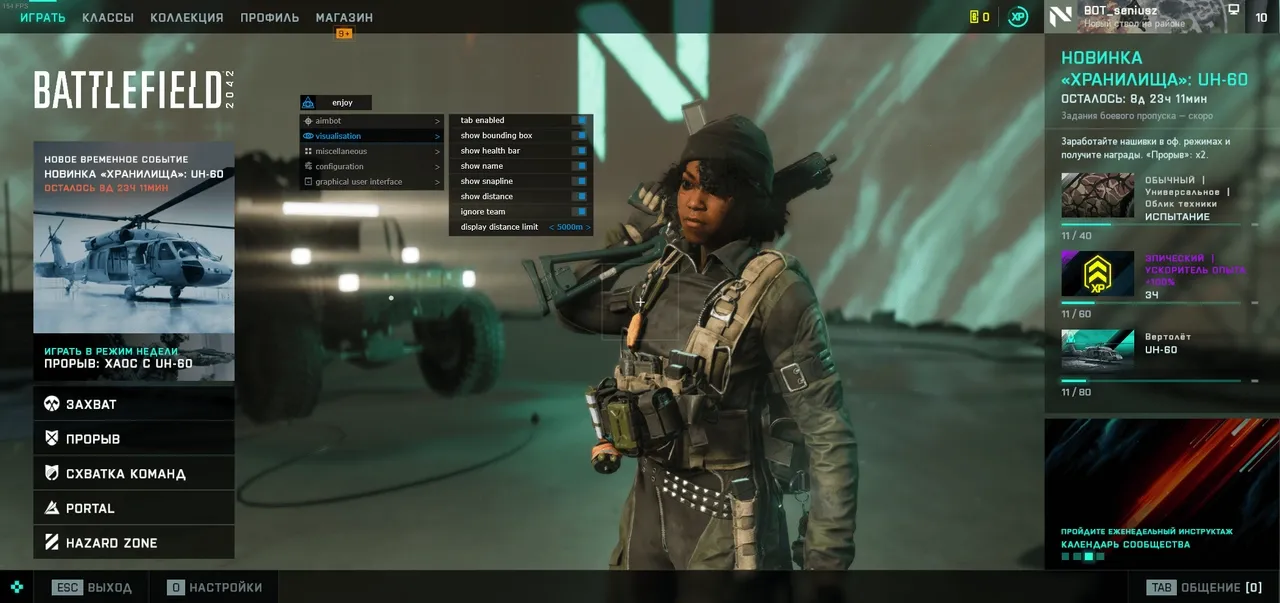The height and width of the screenshot is (603, 1280).
Task: Switch to the КЛАССЫ tab
Action: click(108, 18)
